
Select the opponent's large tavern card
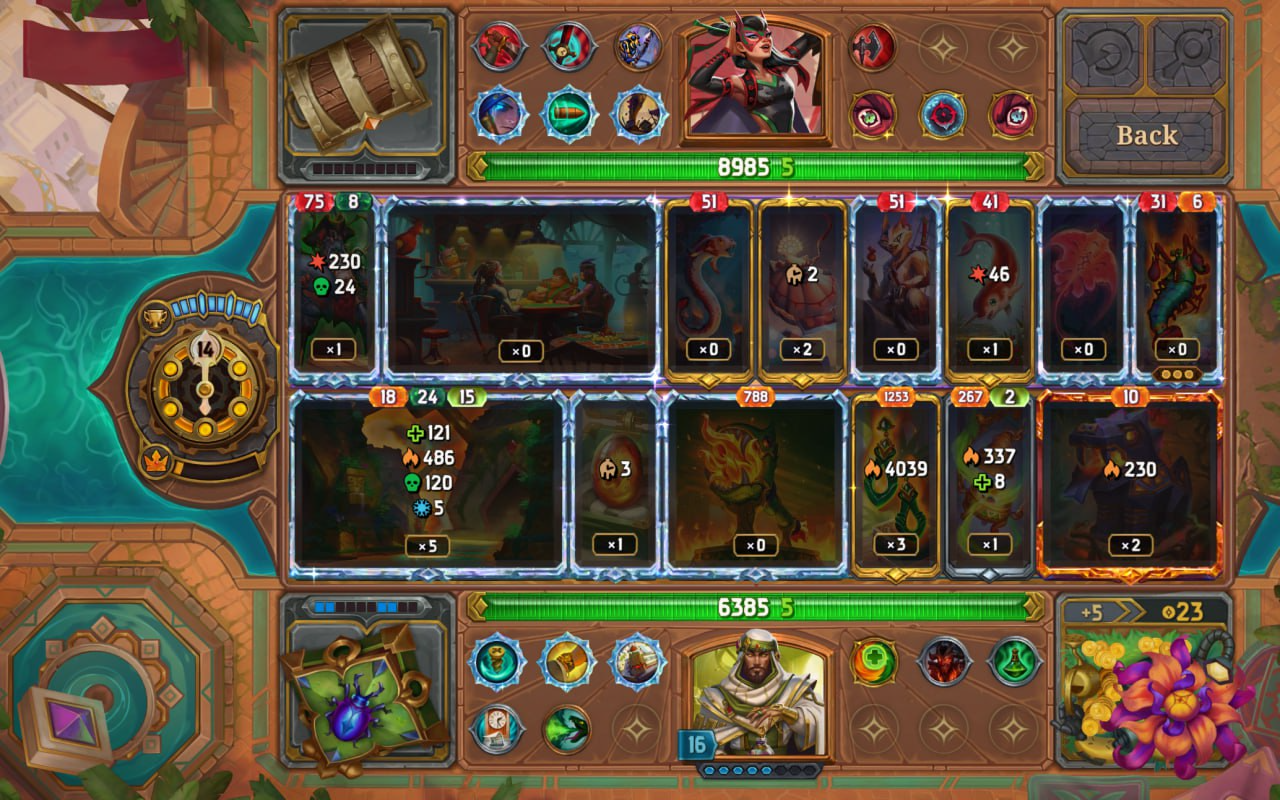coord(522,286)
